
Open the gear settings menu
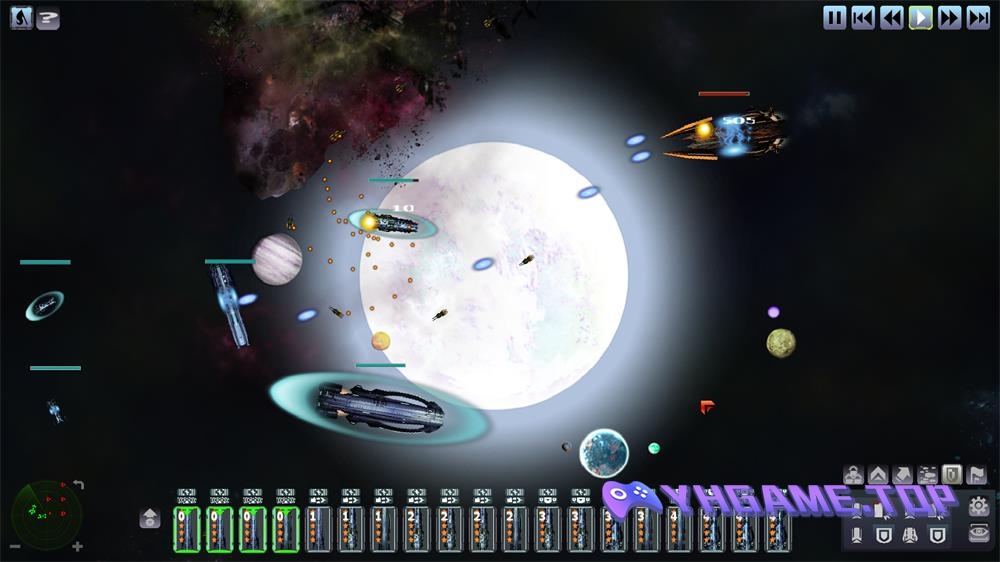point(979,506)
